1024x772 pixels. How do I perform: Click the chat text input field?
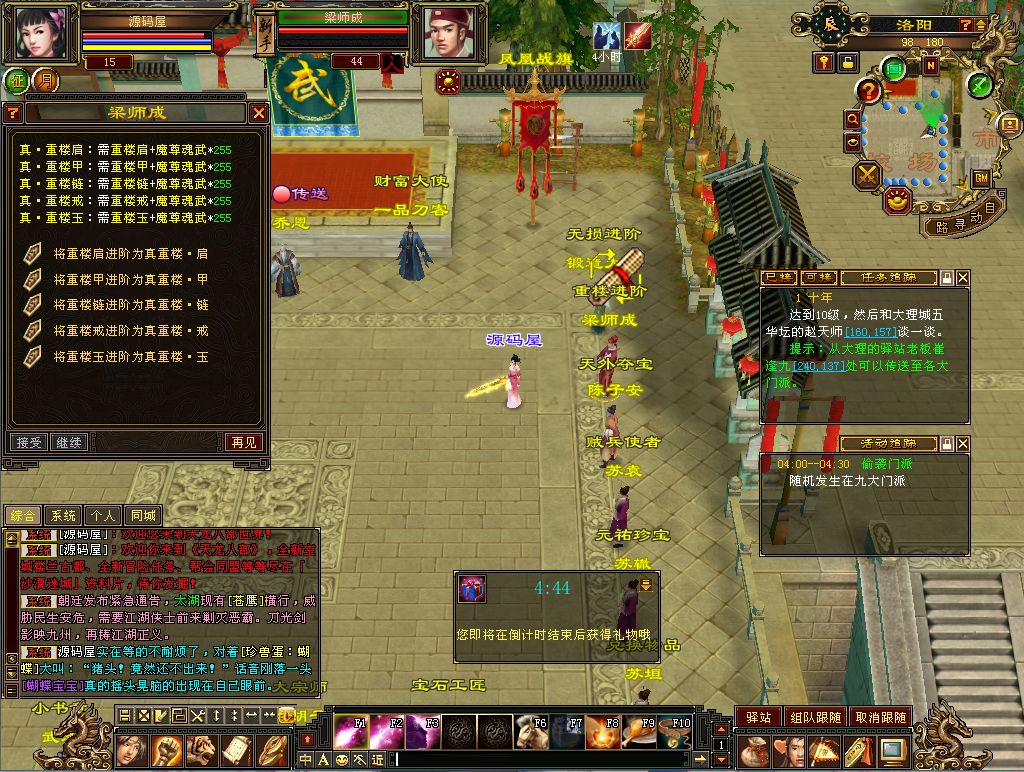coord(550,760)
